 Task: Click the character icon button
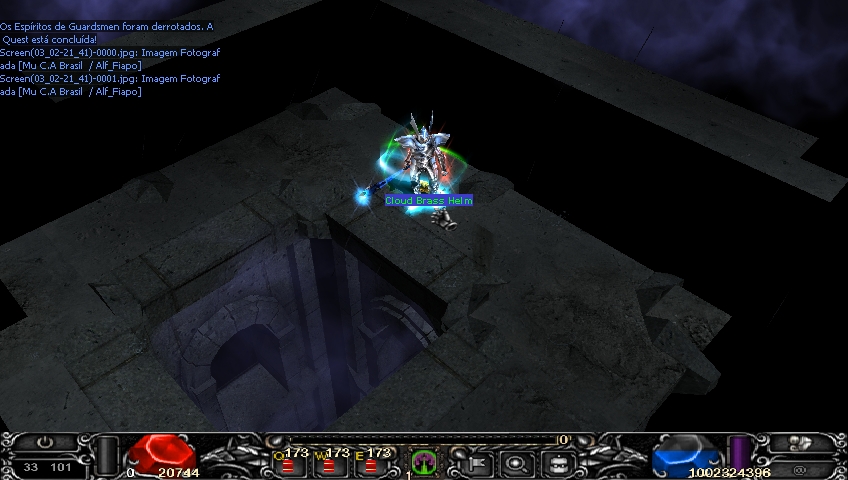[x=800, y=443]
